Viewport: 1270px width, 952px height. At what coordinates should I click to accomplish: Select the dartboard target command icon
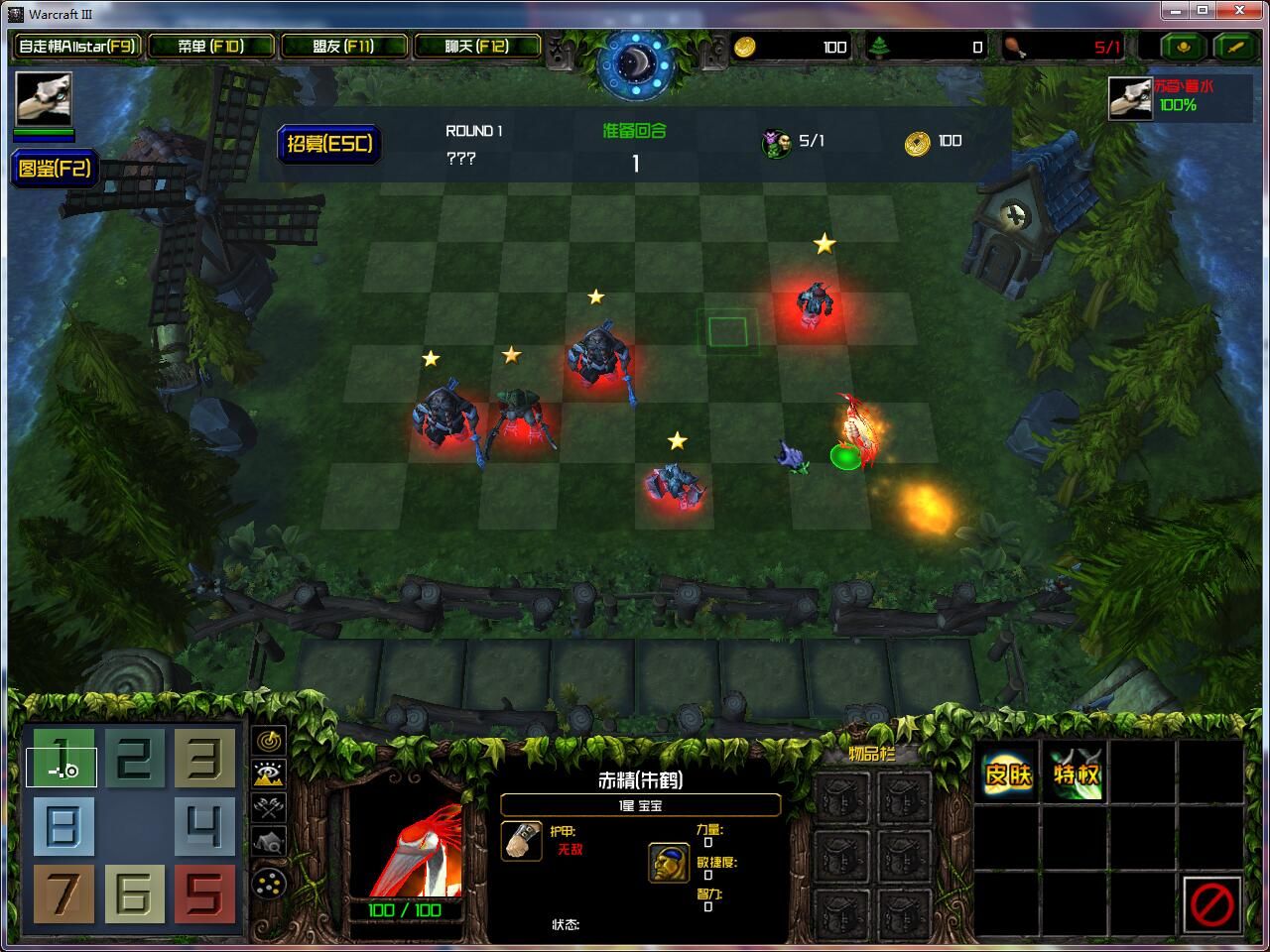(x=268, y=741)
